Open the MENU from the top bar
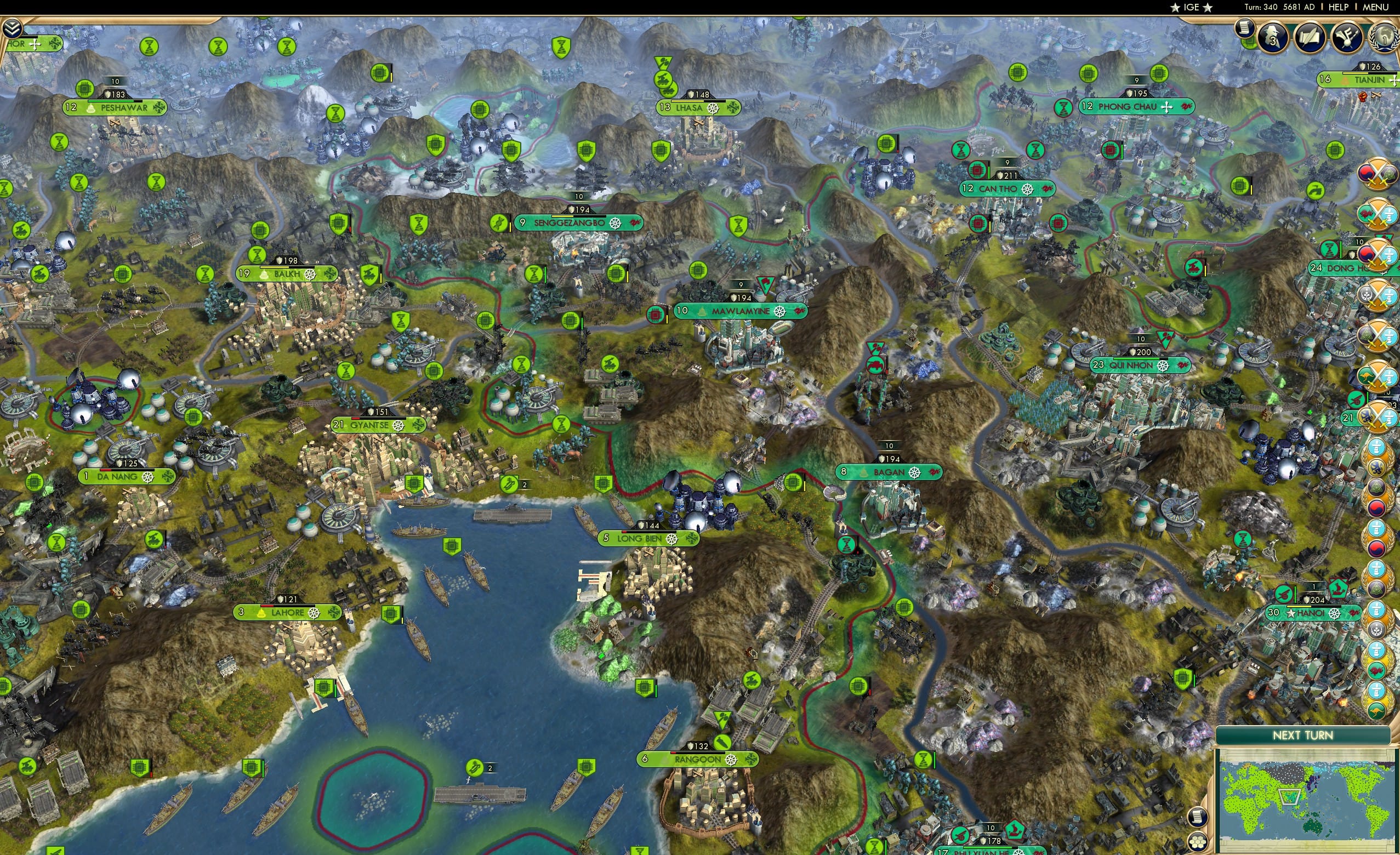Screen dimensions: 1400x855 coord(1378,7)
